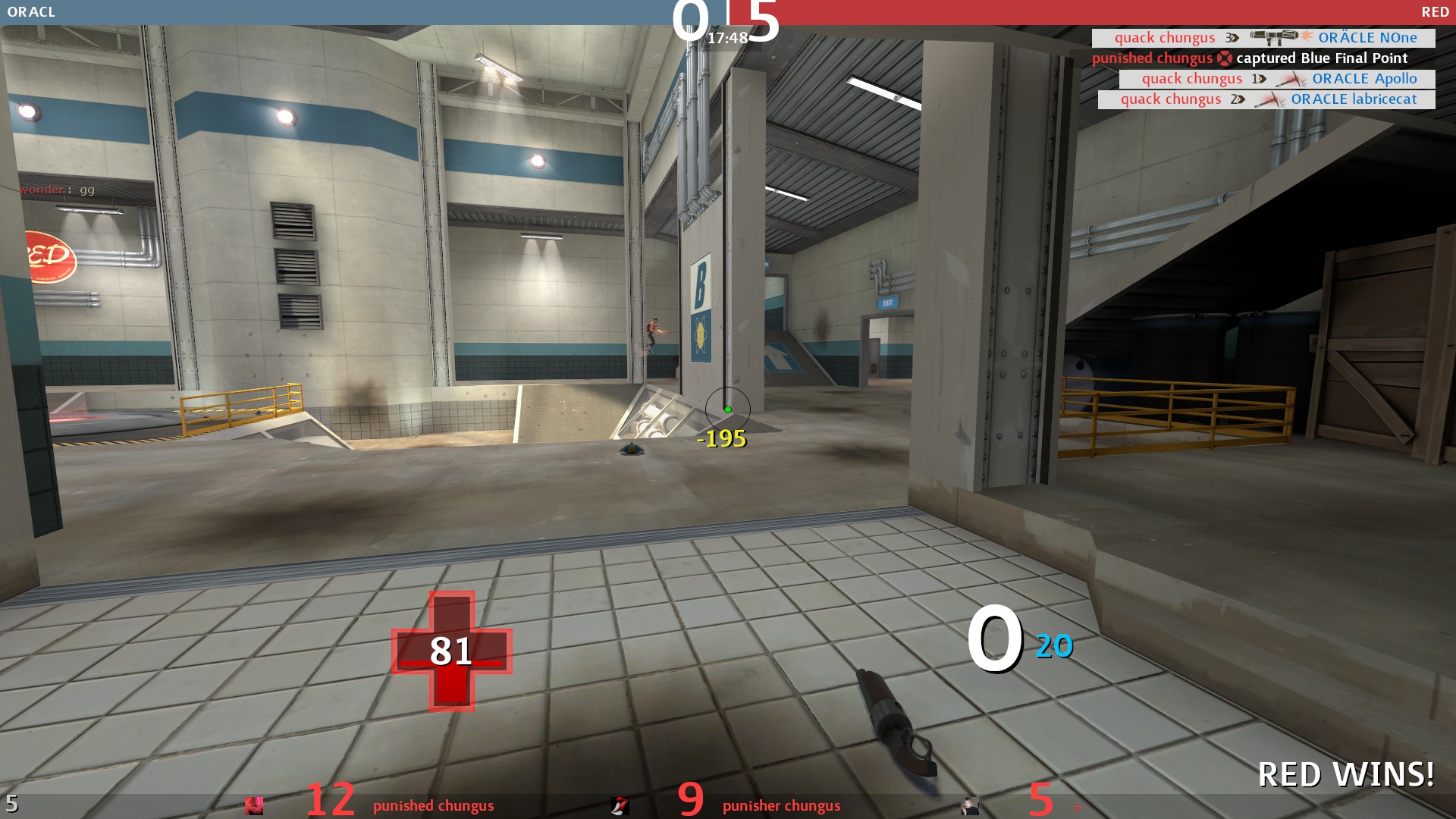The height and width of the screenshot is (819, 1456).
Task: Click the captured Blue Final Point notice
Action: [x=1250, y=58]
